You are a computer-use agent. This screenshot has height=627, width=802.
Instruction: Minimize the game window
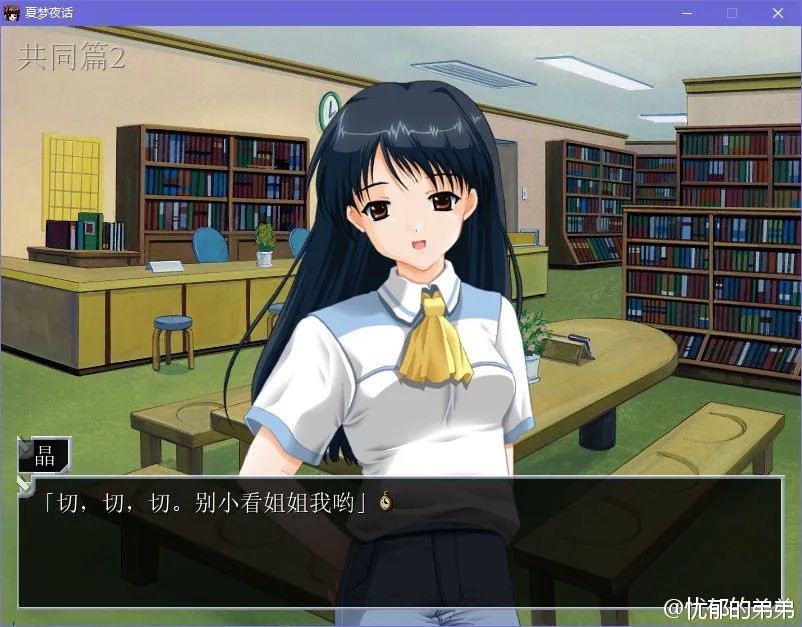click(x=687, y=13)
